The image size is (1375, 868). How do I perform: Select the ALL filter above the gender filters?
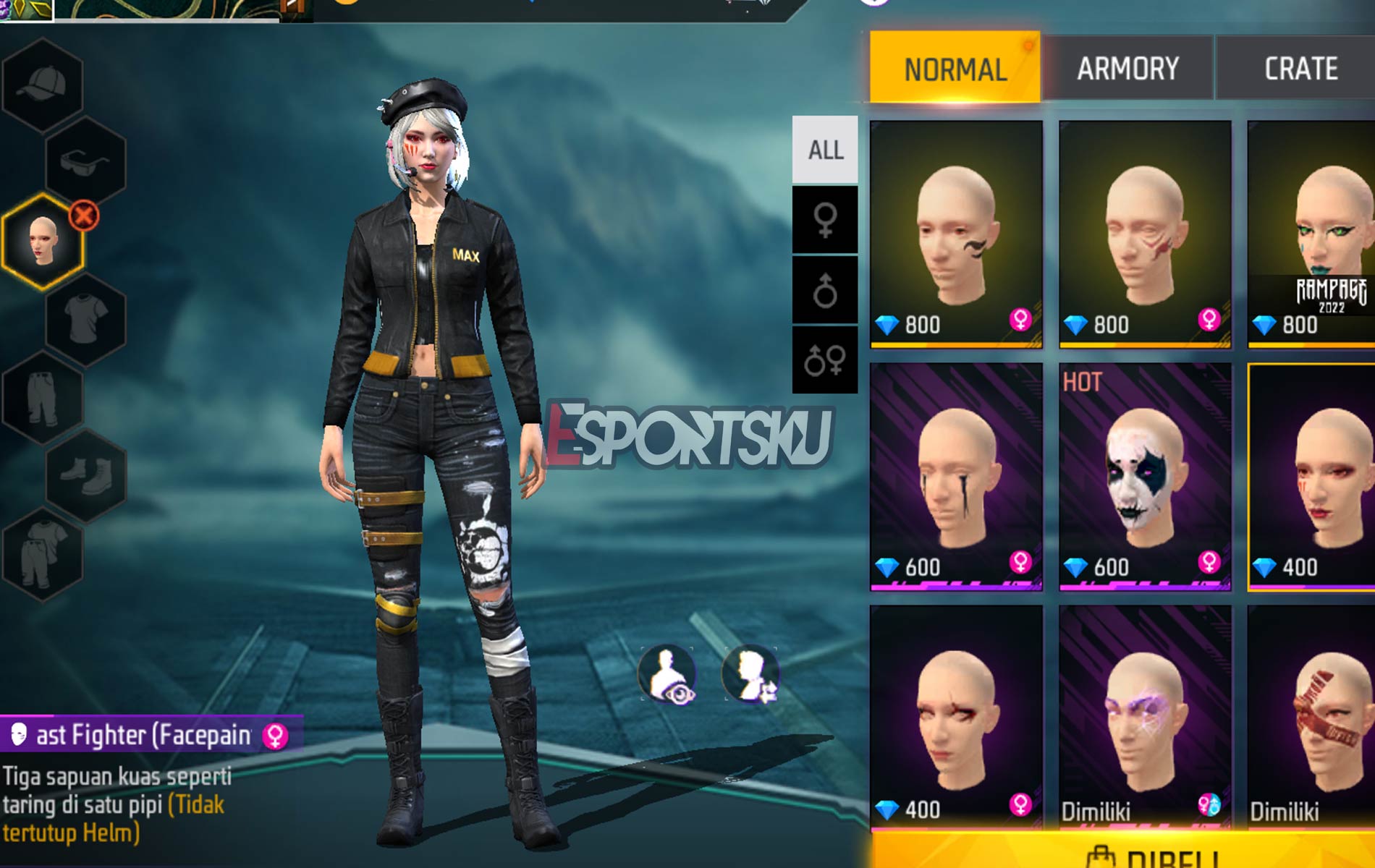click(826, 150)
